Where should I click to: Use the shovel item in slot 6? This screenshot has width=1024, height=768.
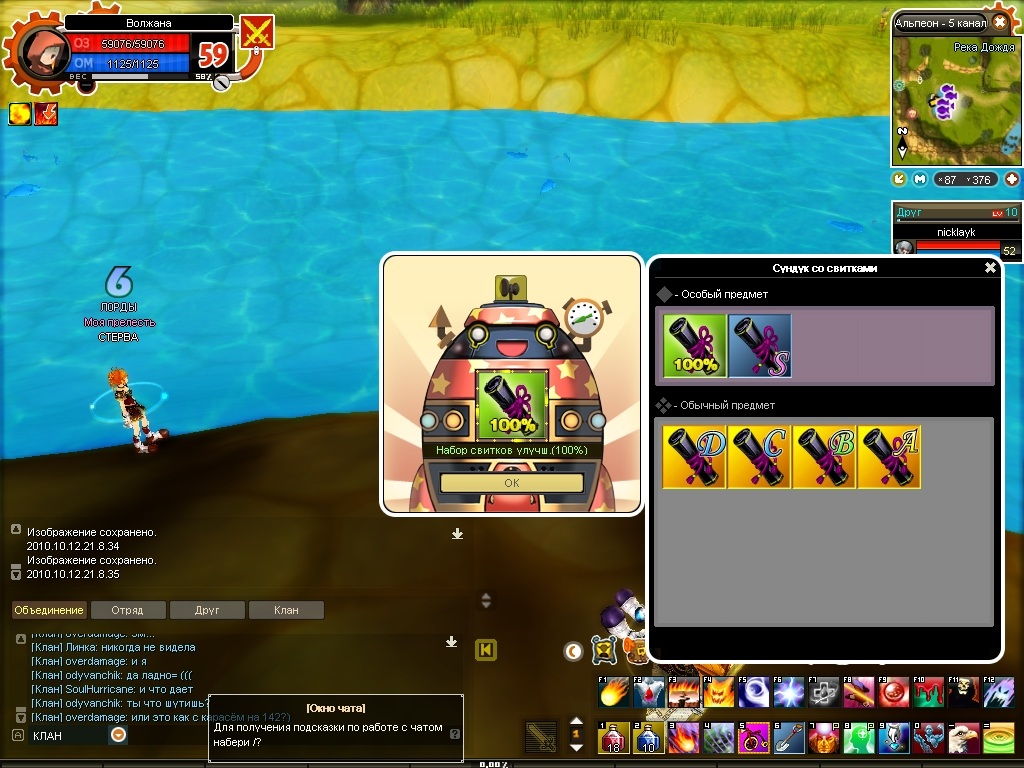click(x=788, y=738)
